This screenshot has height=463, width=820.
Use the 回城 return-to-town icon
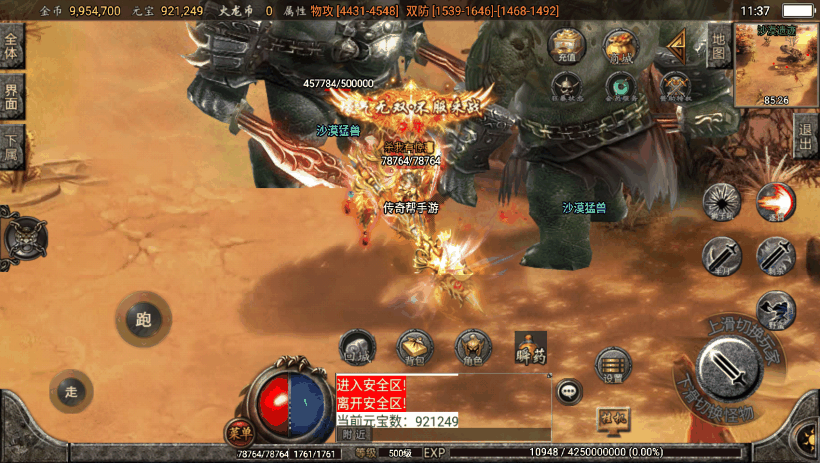[x=357, y=347]
